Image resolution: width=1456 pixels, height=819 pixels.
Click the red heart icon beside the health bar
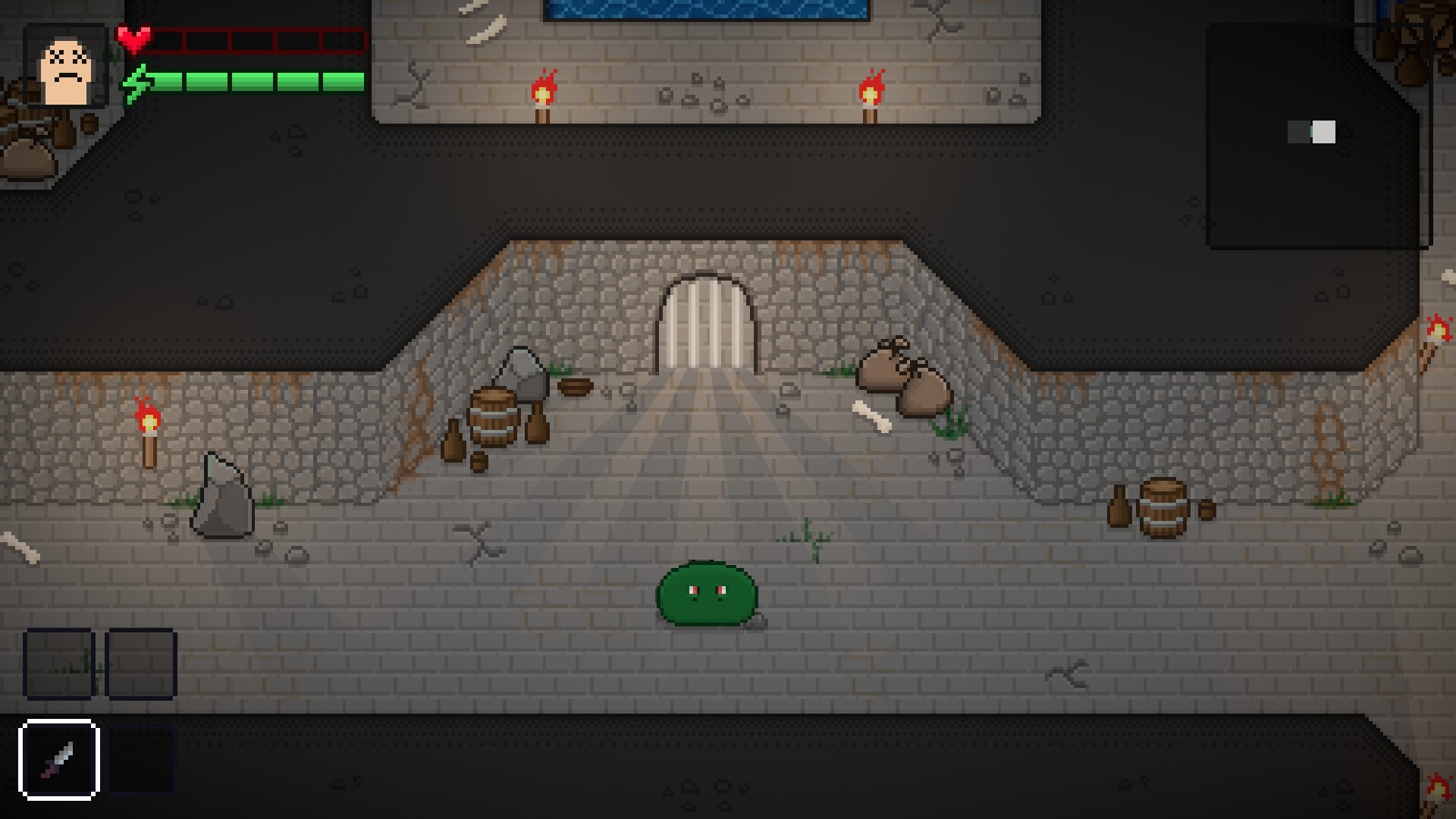(x=135, y=39)
